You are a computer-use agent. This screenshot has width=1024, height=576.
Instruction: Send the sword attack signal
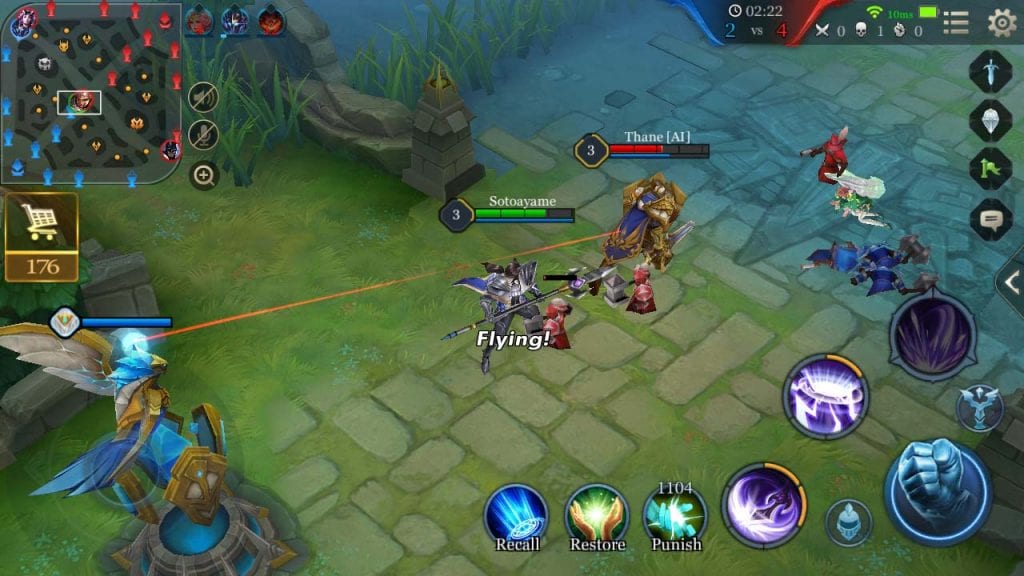tap(990, 72)
